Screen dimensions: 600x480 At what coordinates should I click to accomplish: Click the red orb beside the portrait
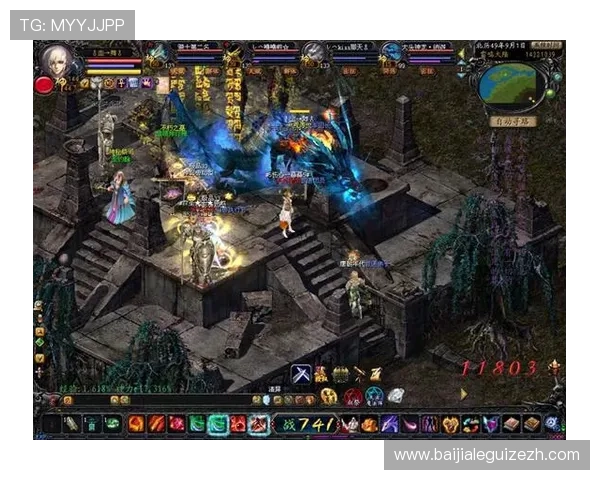pyautogui.click(x=44, y=85)
